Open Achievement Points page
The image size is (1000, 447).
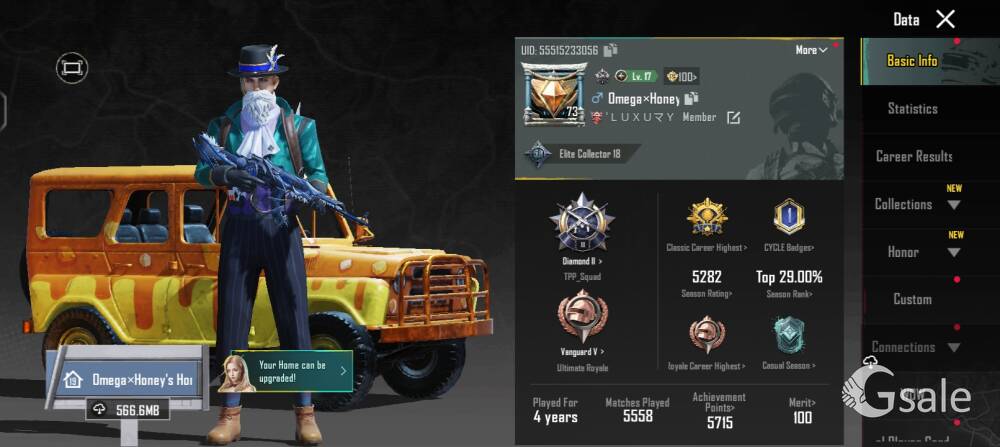tap(718, 410)
